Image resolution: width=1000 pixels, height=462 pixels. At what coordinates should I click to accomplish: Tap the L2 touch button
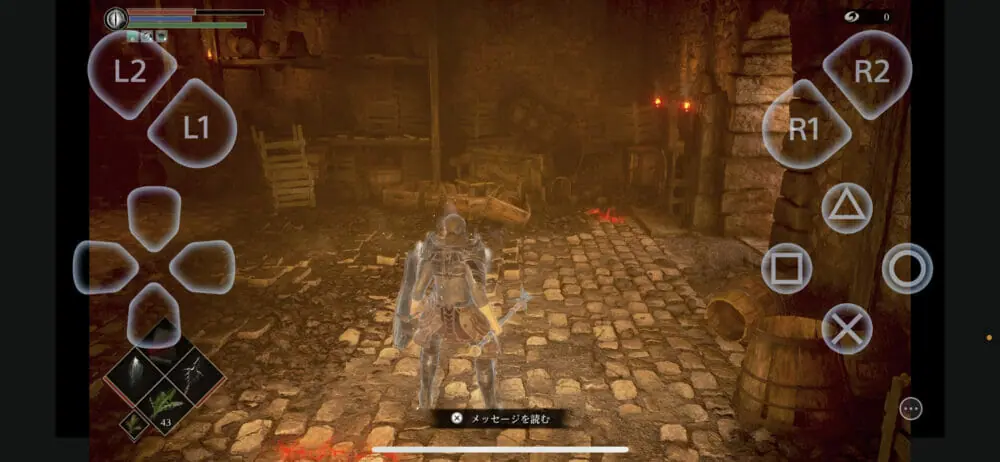tap(131, 73)
